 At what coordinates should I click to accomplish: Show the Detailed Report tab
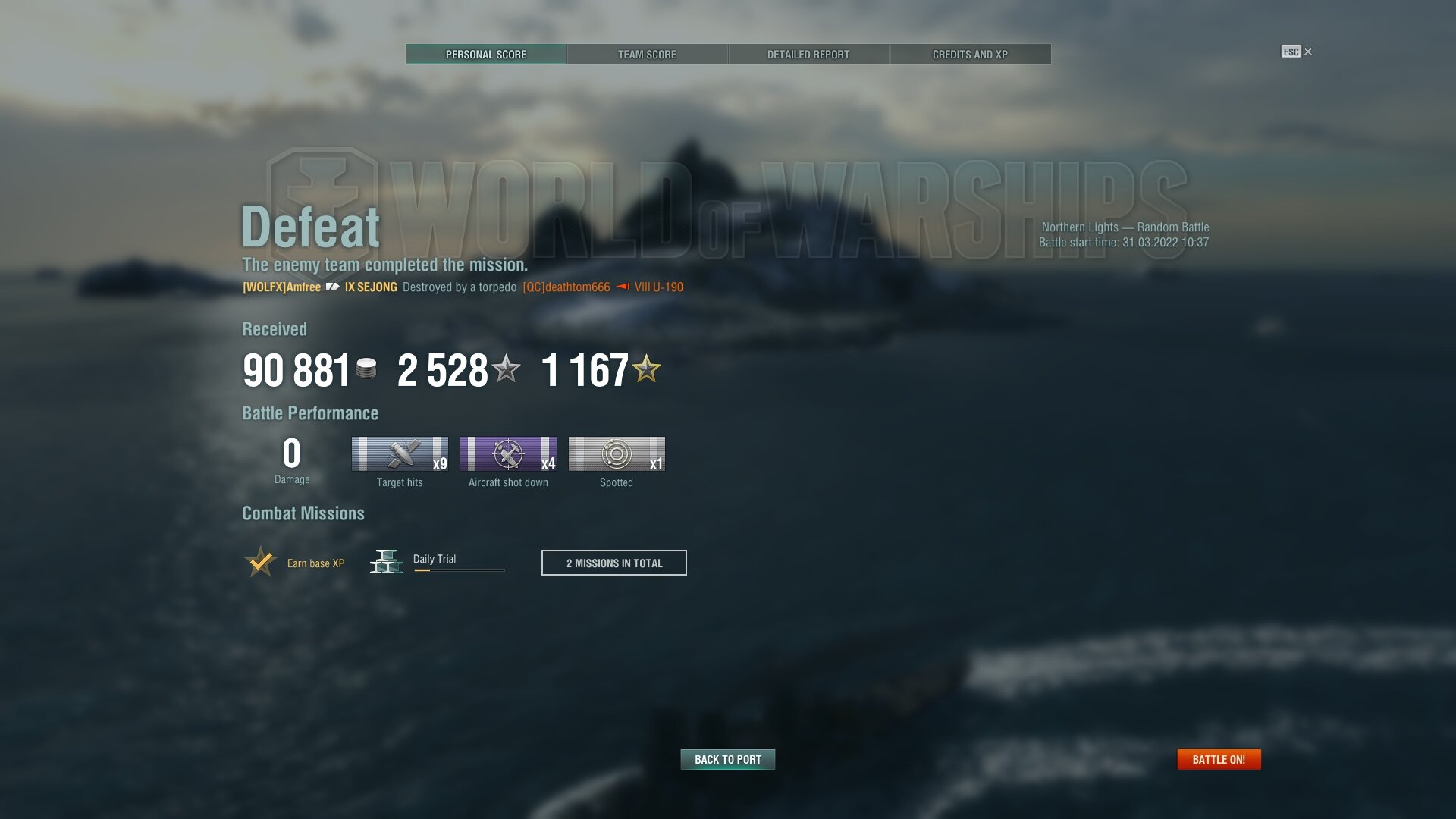pos(808,55)
